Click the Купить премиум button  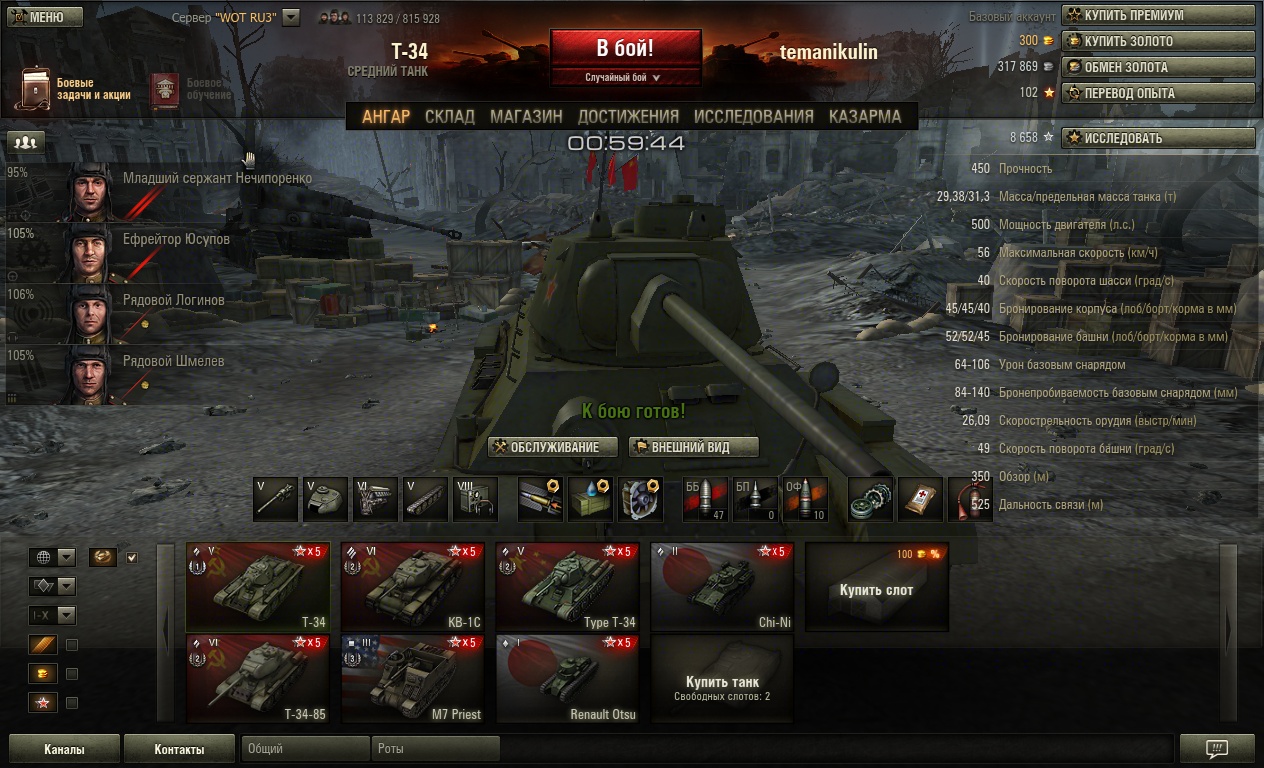tap(1158, 15)
